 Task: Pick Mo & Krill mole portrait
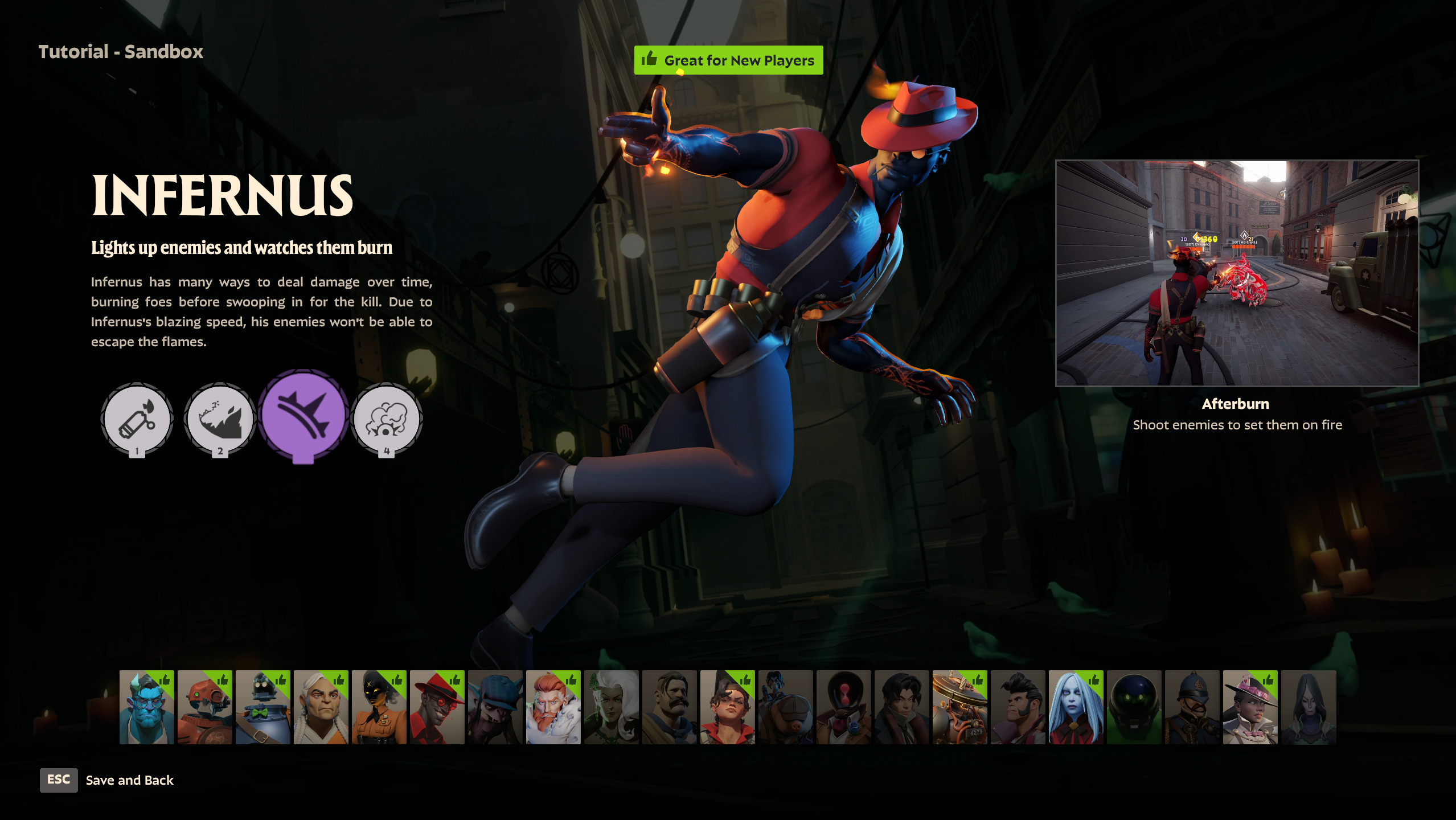point(786,707)
